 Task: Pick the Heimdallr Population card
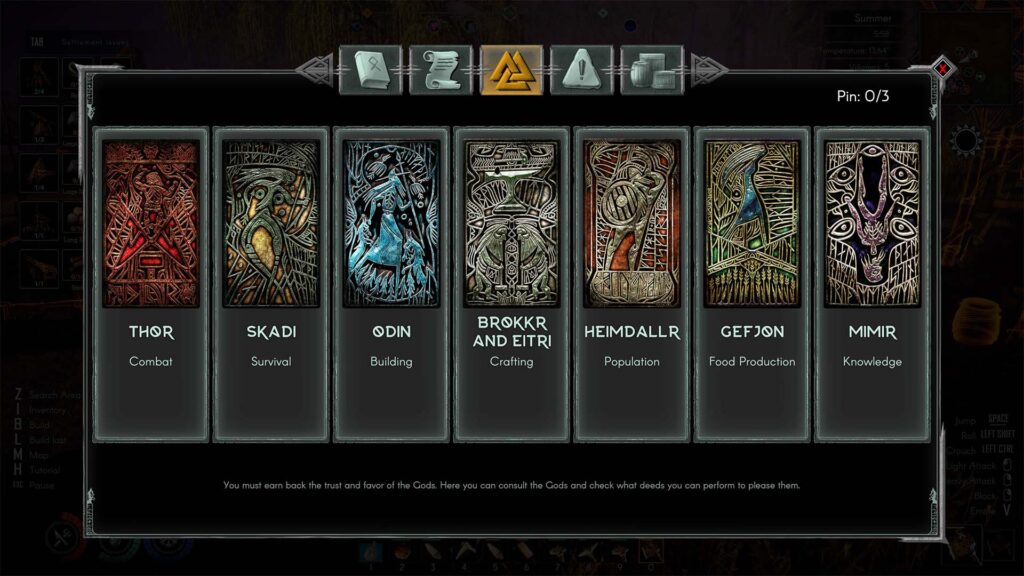[x=631, y=284]
